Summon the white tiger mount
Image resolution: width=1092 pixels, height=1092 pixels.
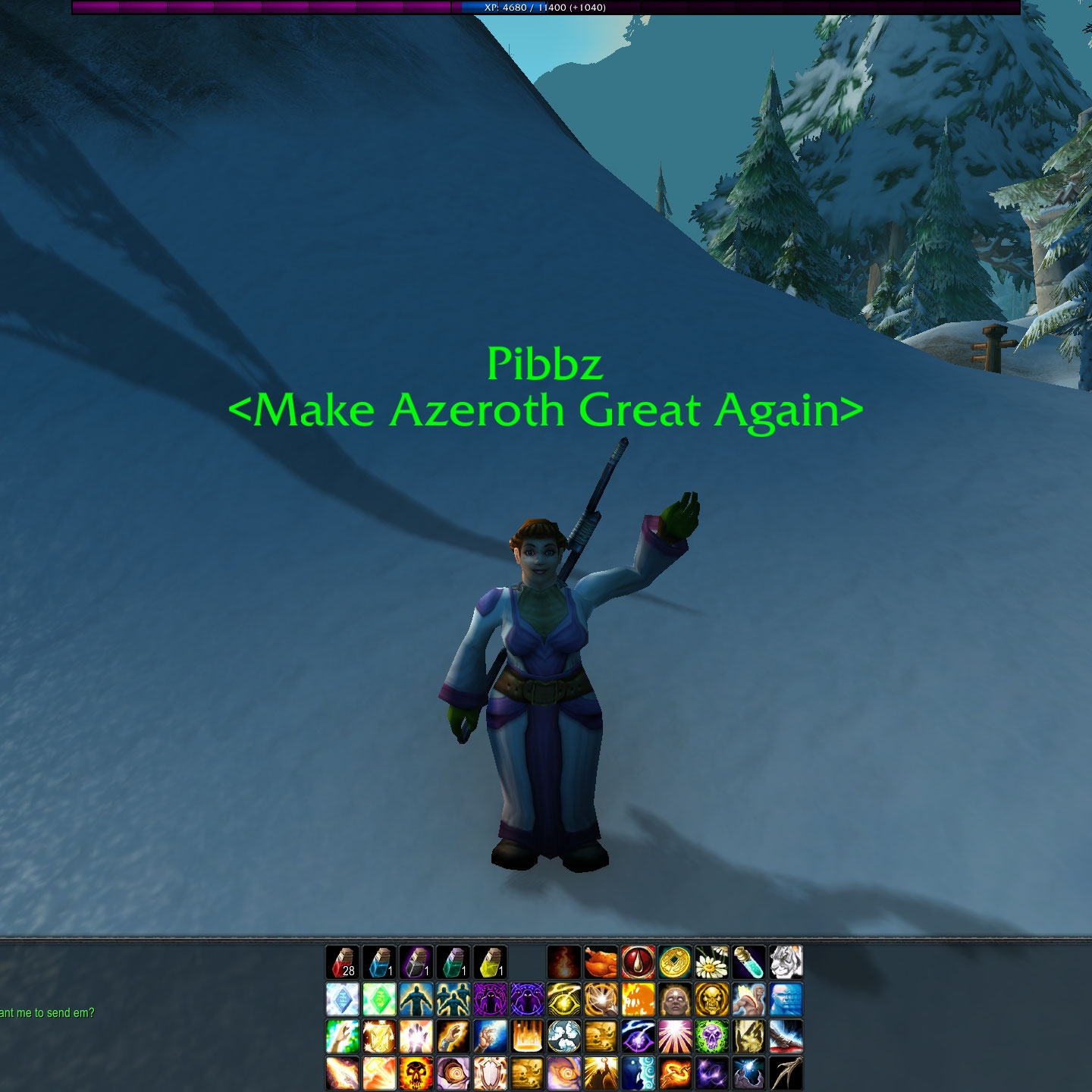point(786,962)
